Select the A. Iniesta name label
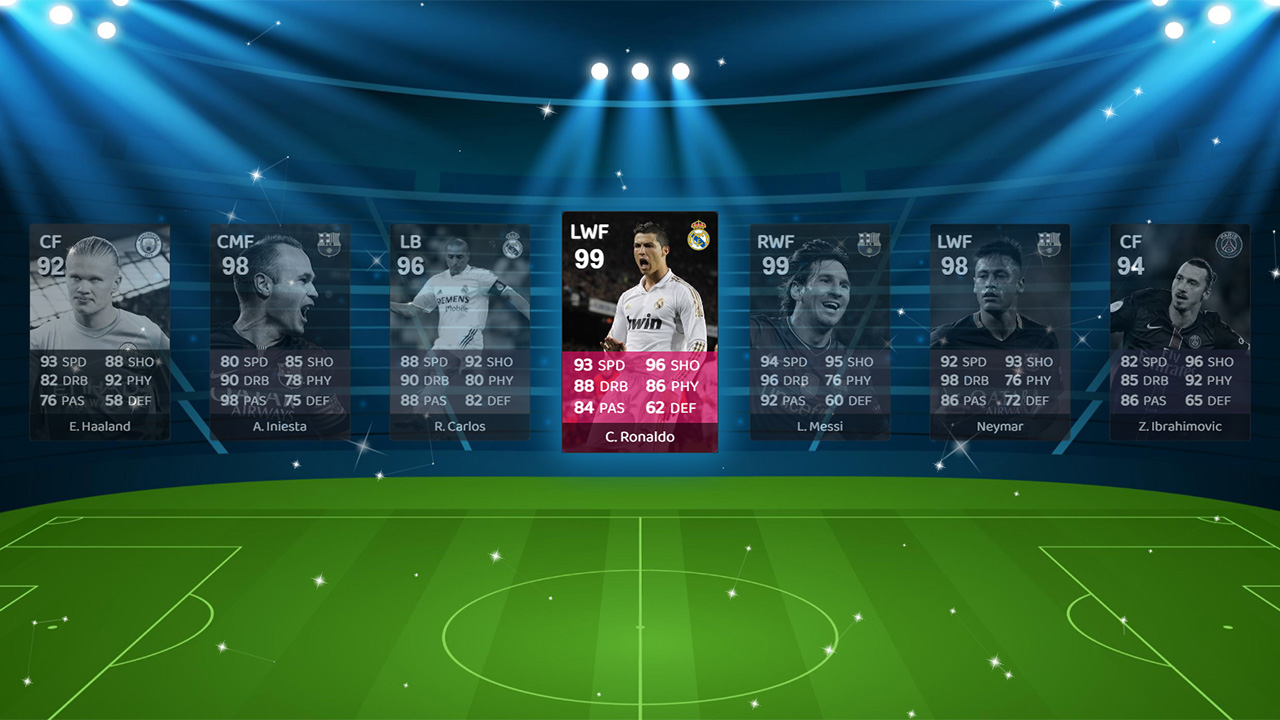This screenshot has height=720, width=1280. [280, 426]
